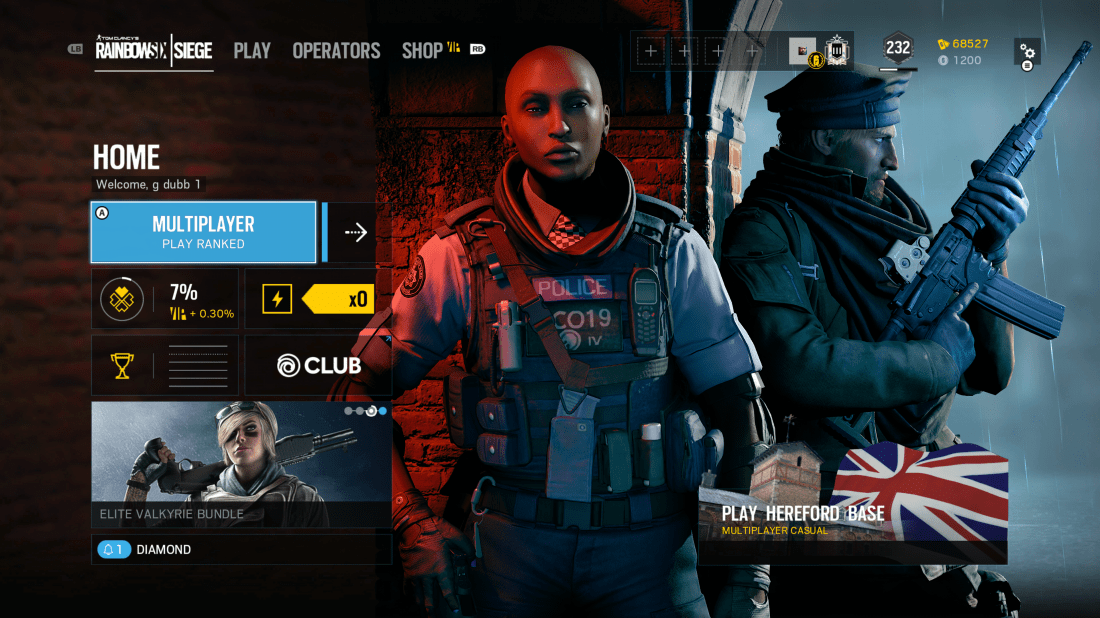Open the 7% battle pass progress tile
The height and width of the screenshot is (618, 1100).
point(165,299)
